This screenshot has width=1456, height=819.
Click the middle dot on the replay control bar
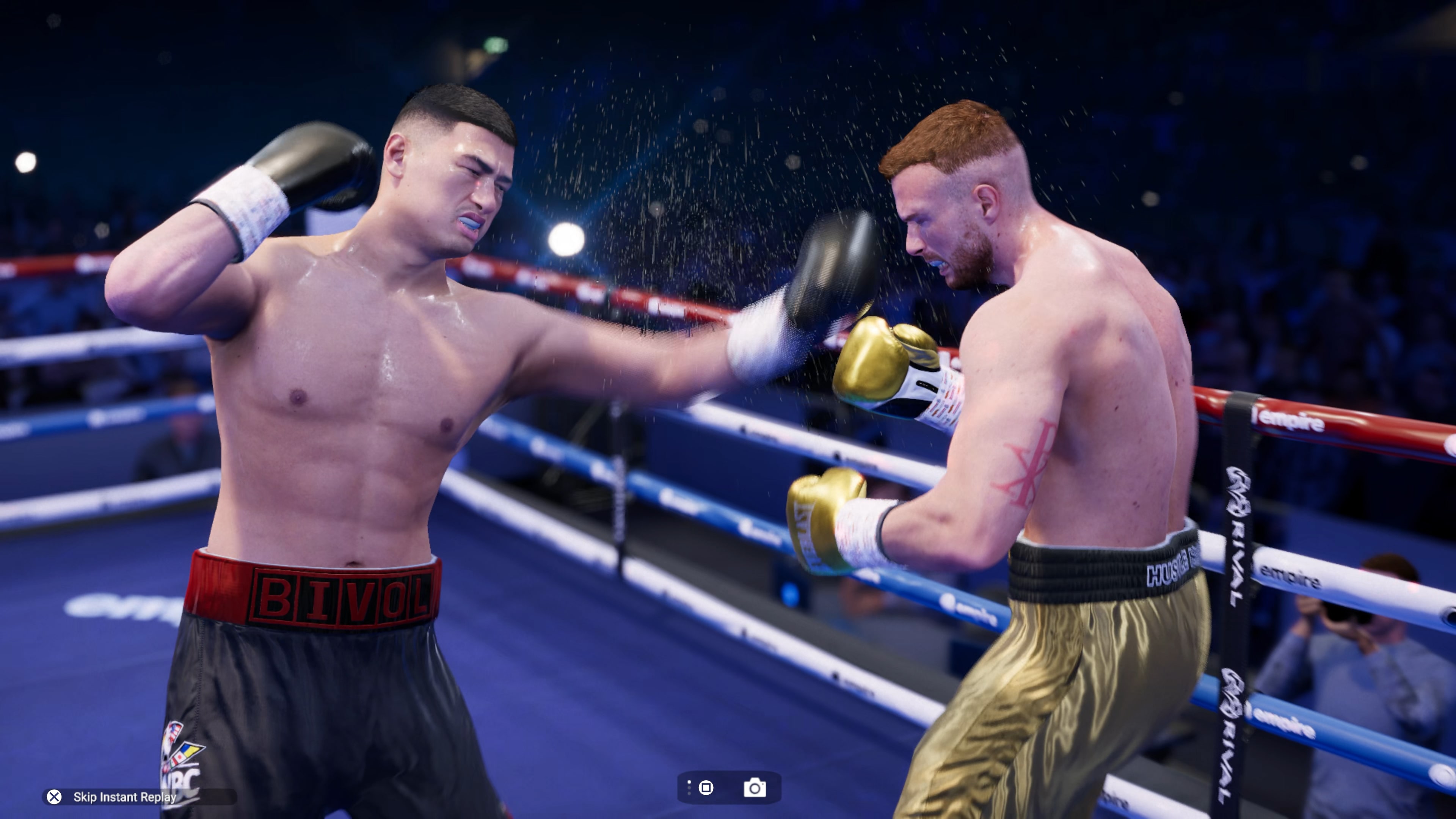tap(690, 789)
